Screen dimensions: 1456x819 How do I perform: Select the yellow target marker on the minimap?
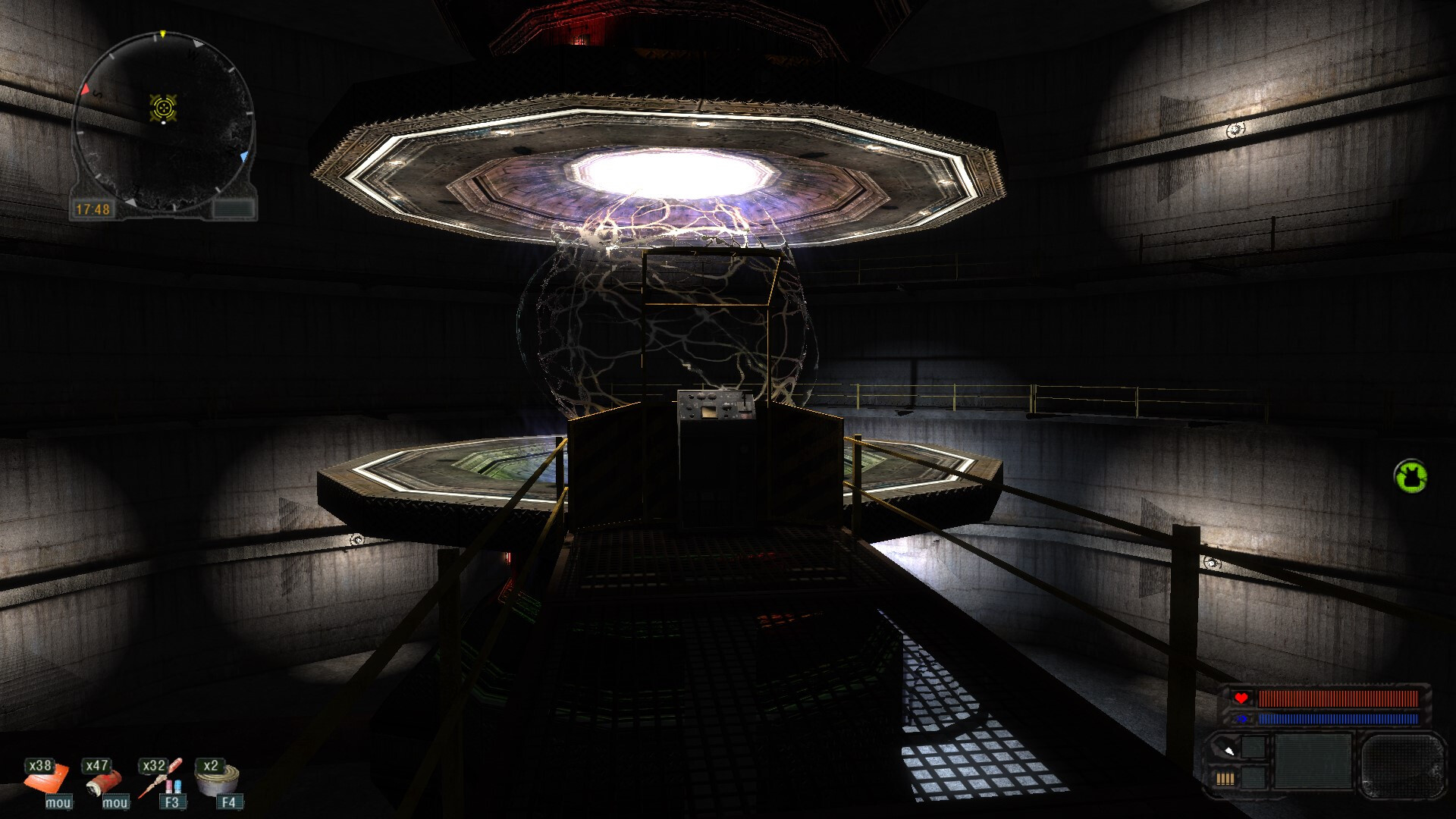[163, 108]
